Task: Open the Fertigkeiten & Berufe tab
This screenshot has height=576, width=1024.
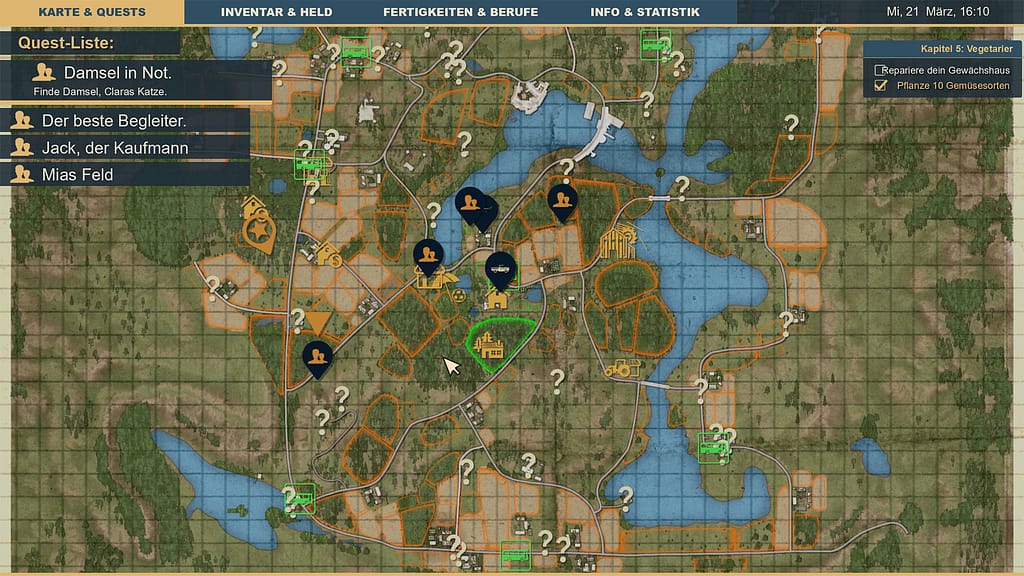Action: point(460,12)
